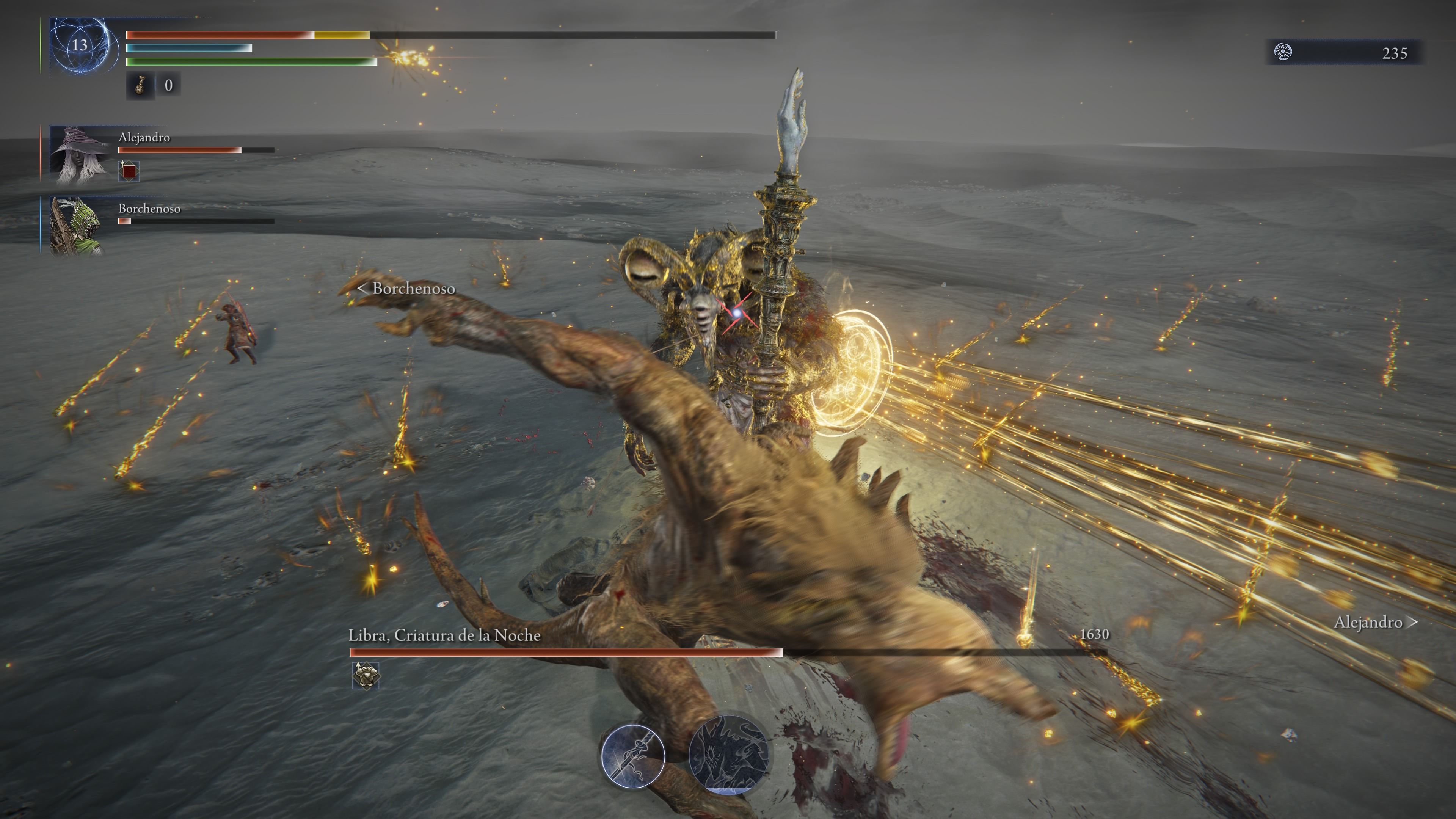Click the rune currency icon
The height and width of the screenshot is (819, 1456).
(x=1283, y=52)
